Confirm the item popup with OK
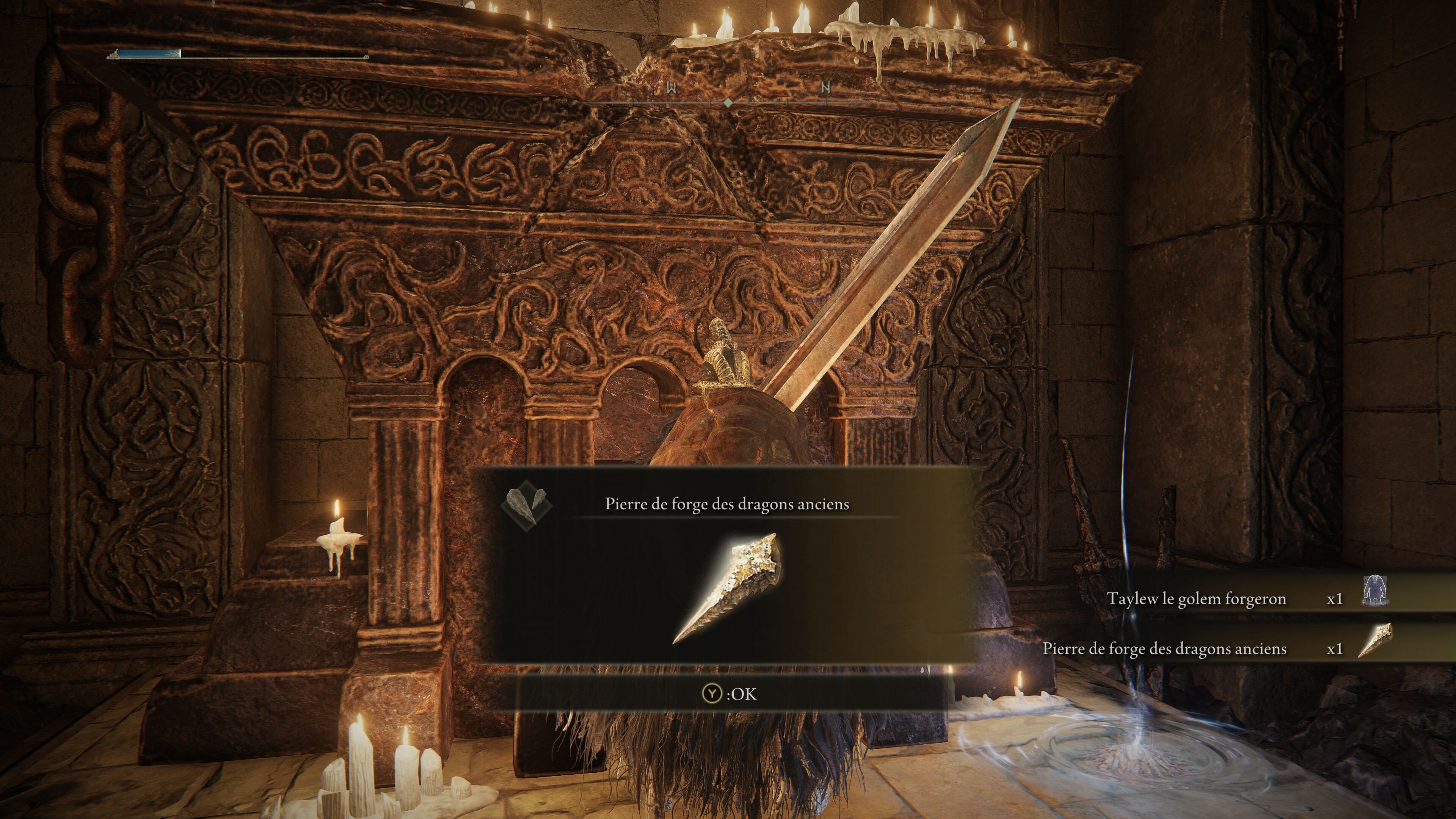1456x819 pixels. [x=729, y=693]
